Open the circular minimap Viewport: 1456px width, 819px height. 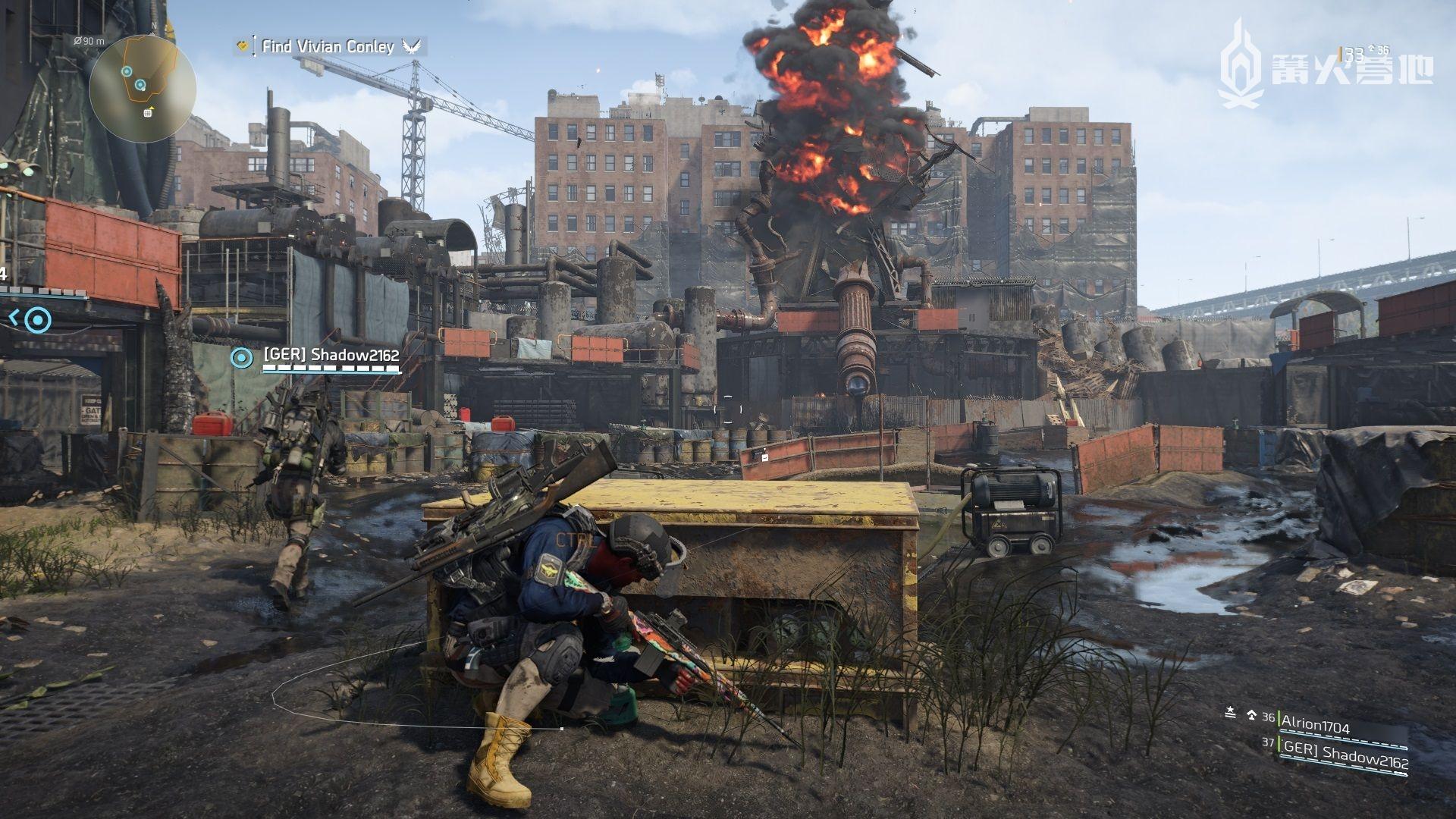point(143,89)
